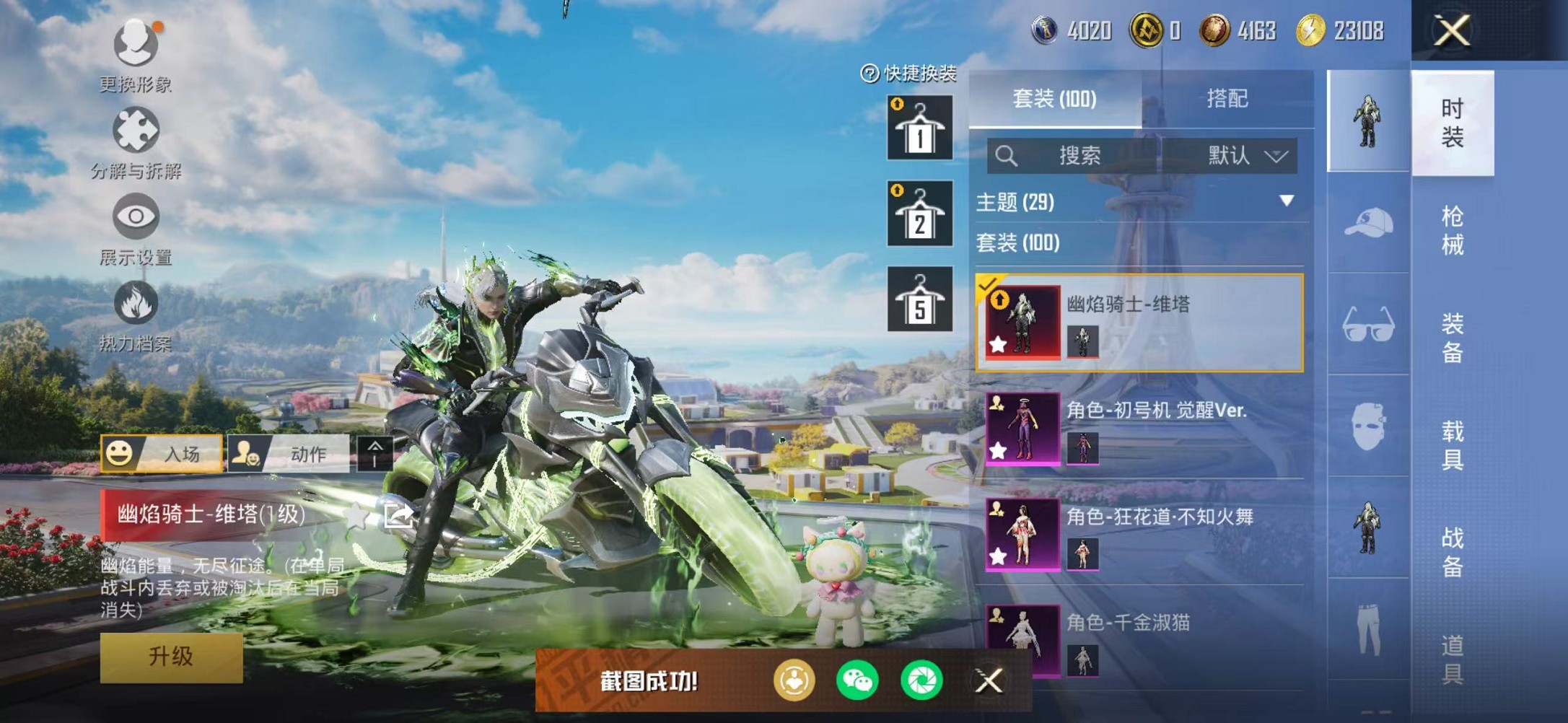
Task: Open the 载具 vehicles category
Action: tap(1452, 445)
